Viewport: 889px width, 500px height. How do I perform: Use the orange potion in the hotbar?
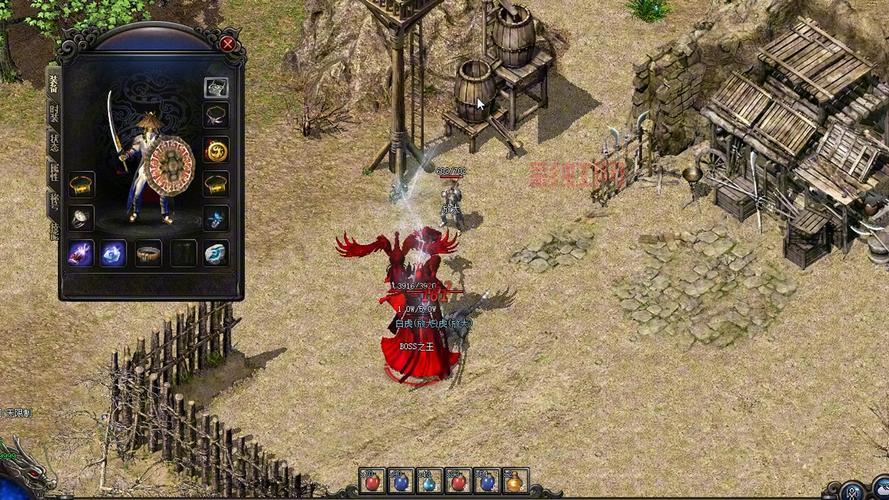(x=516, y=482)
